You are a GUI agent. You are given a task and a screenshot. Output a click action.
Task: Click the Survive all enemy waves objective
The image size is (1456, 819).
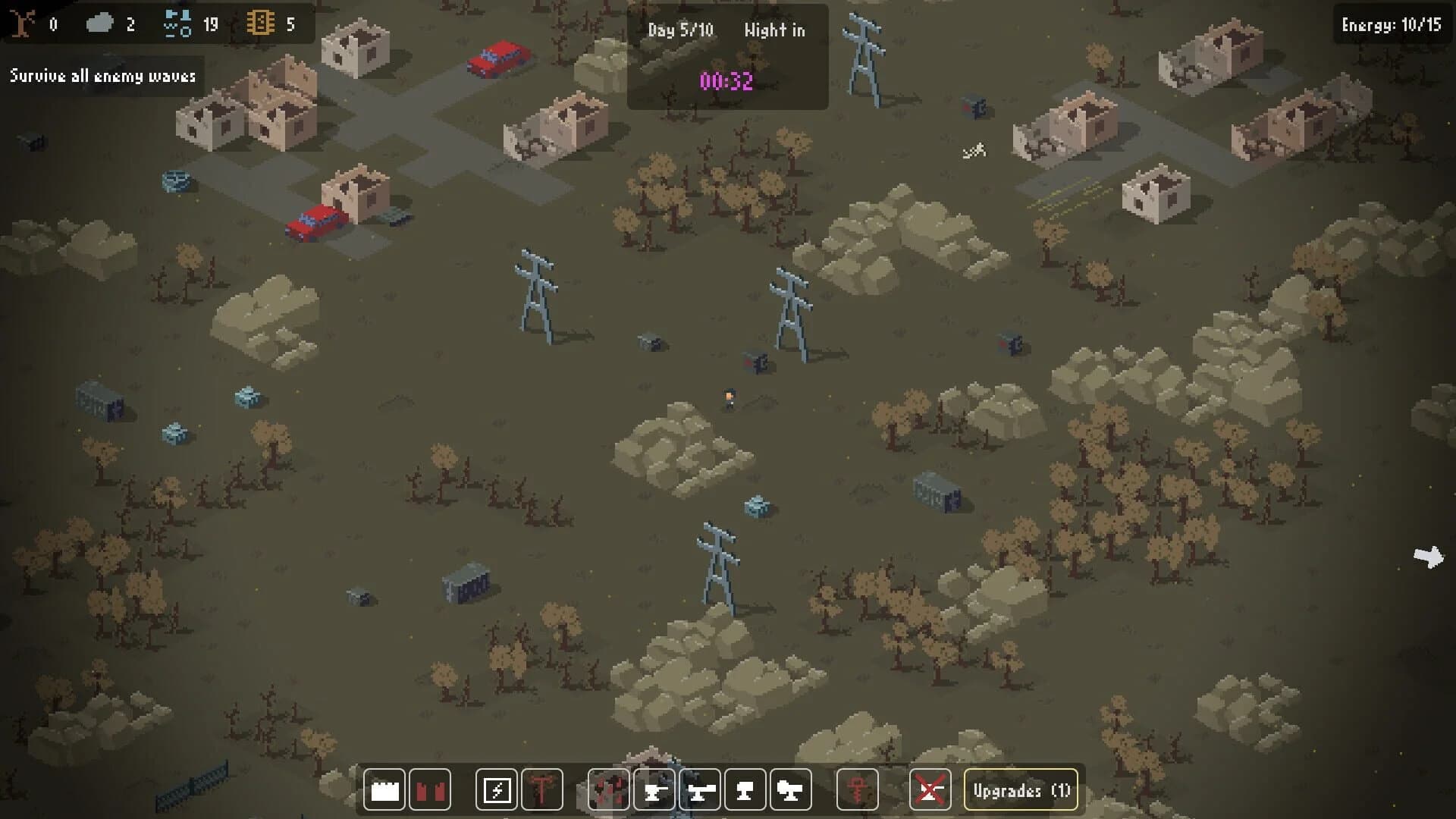[103, 76]
